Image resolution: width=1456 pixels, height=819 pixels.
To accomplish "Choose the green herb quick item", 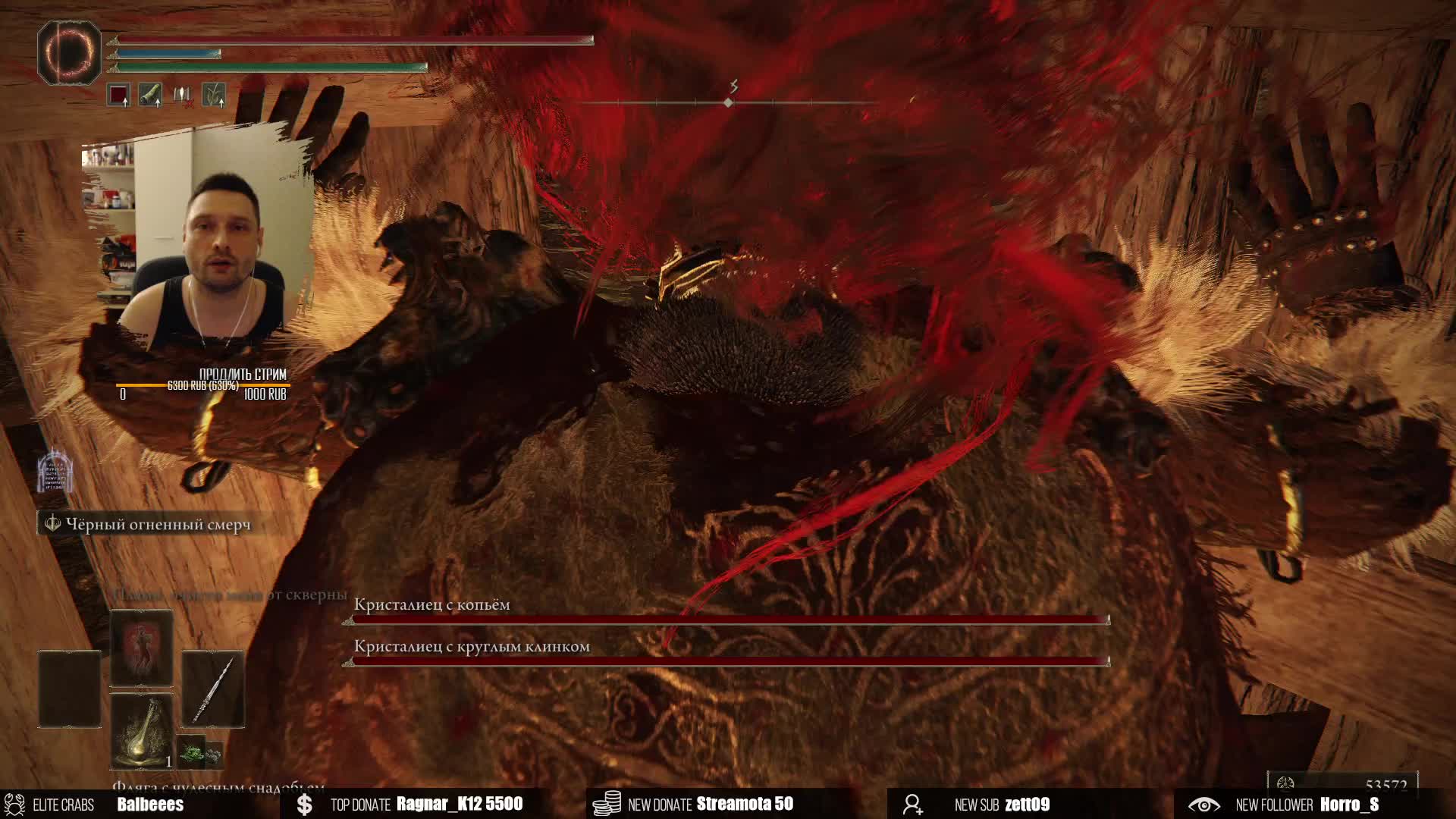I will (192, 751).
